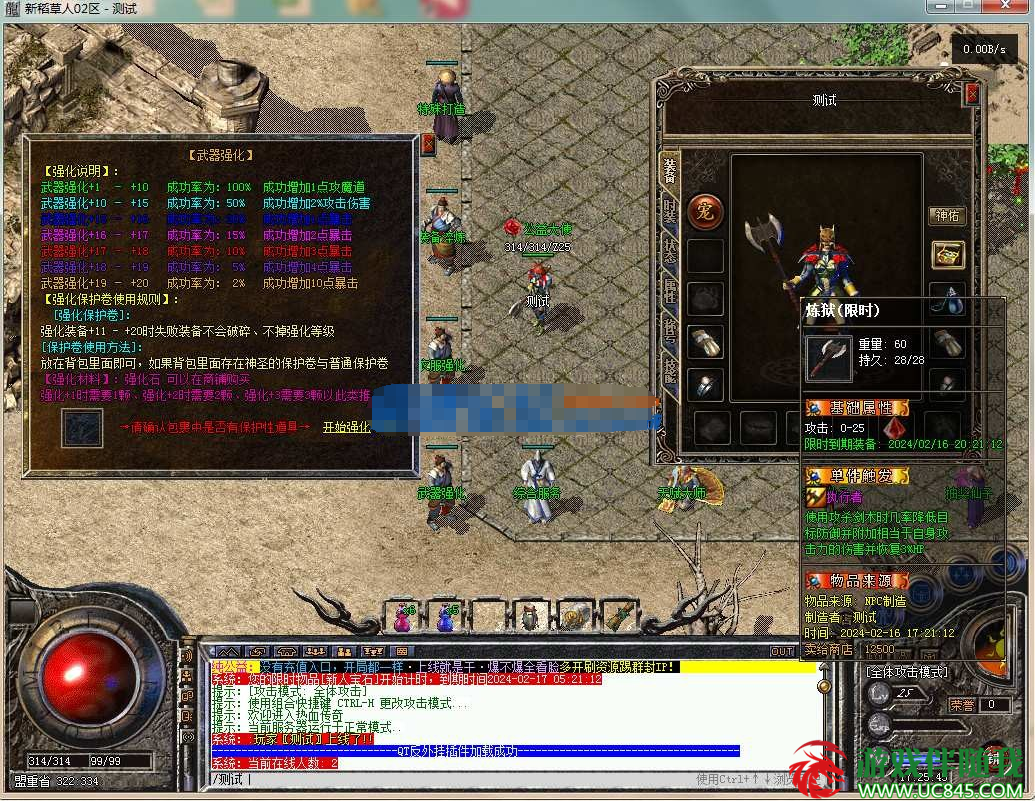Click the 开始强化 start enhancement link
Image resolution: width=1035 pixels, height=804 pixels.
[346, 427]
